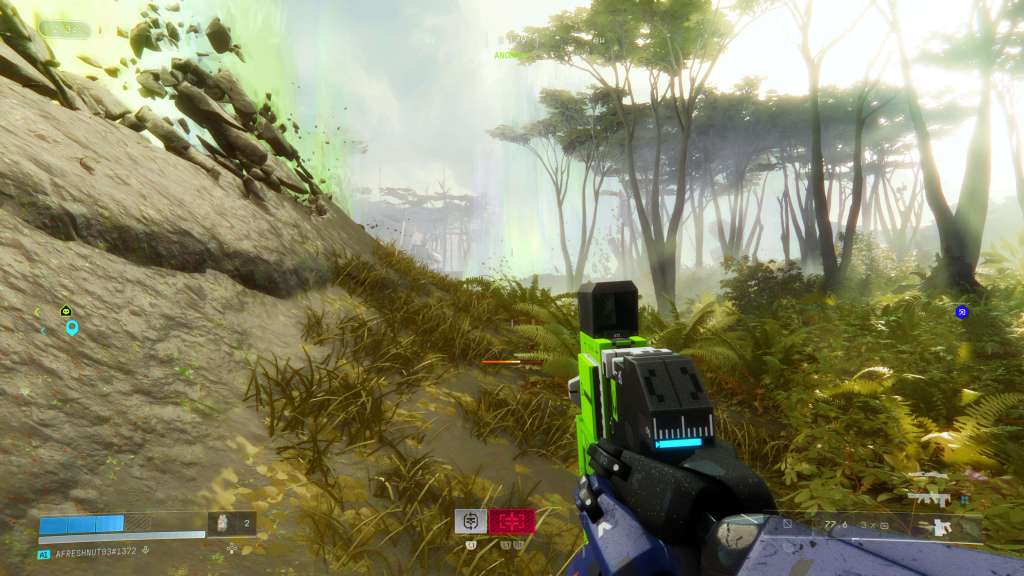Click the AFRESHNUT93#1372 player nameplate
The image size is (1024, 576).
click(95, 553)
